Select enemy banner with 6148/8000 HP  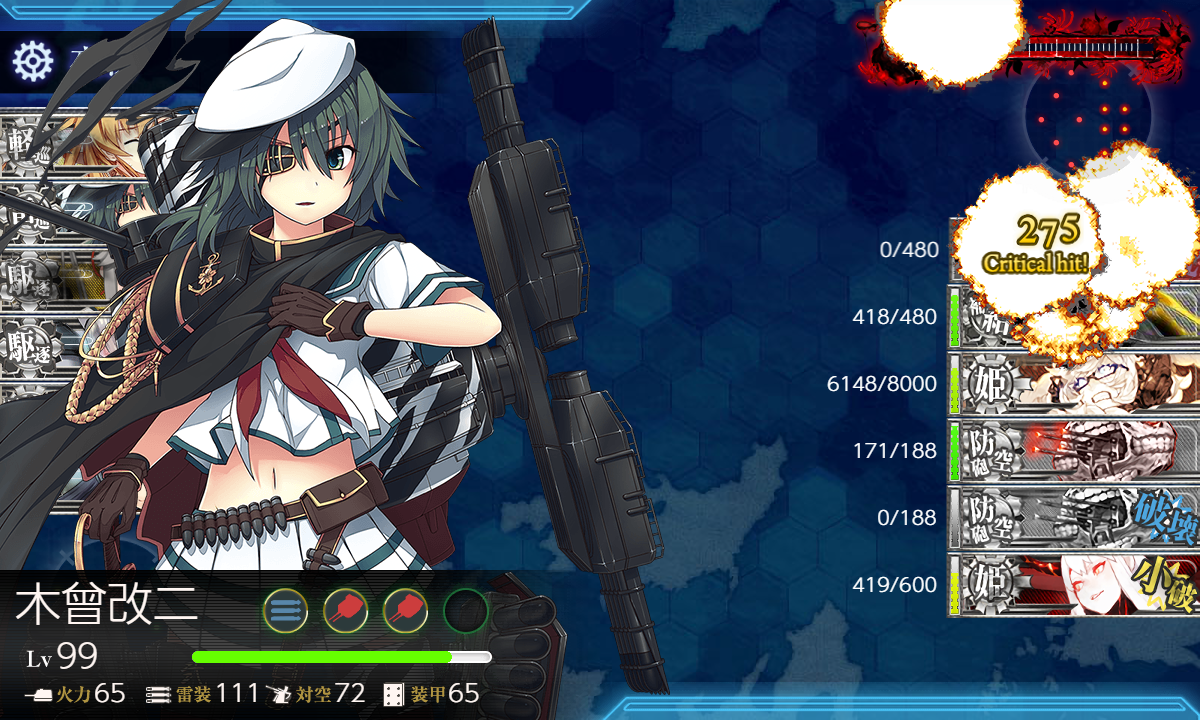(x=1073, y=383)
